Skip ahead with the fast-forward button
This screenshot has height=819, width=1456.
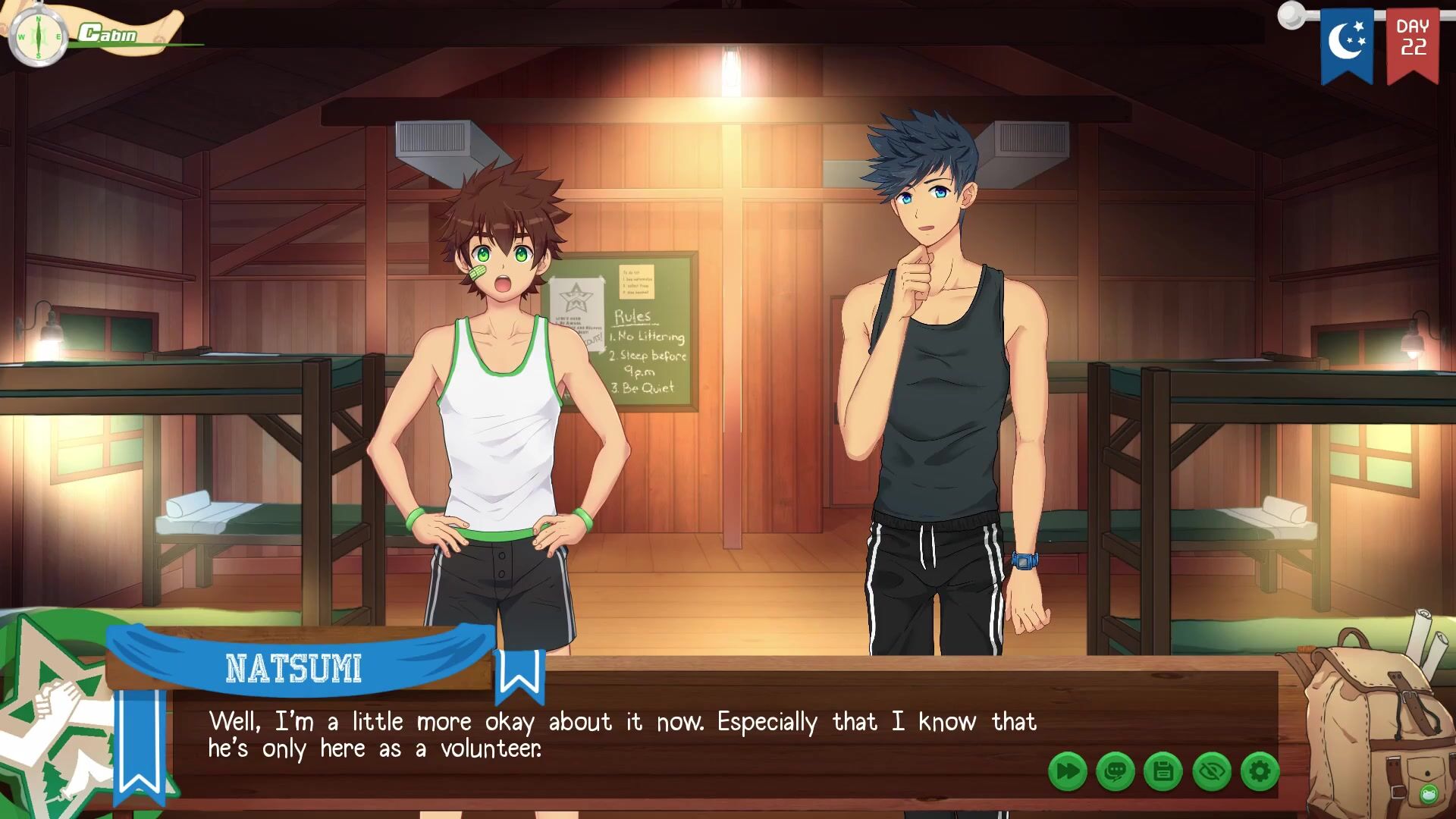[x=1068, y=772]
